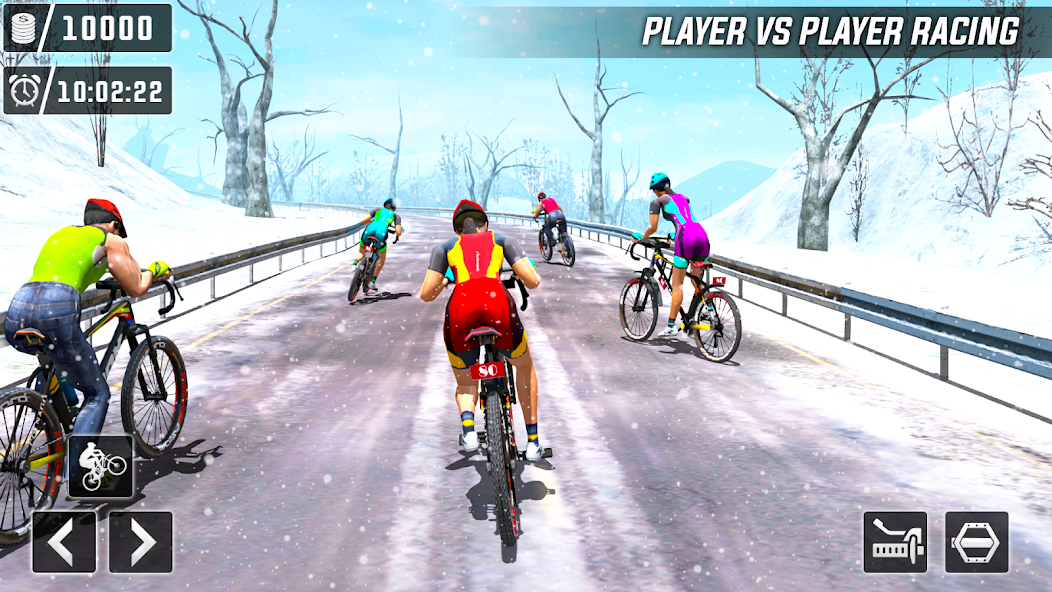
Task: Steer right with the right arrow button
Action: point(141,542)
